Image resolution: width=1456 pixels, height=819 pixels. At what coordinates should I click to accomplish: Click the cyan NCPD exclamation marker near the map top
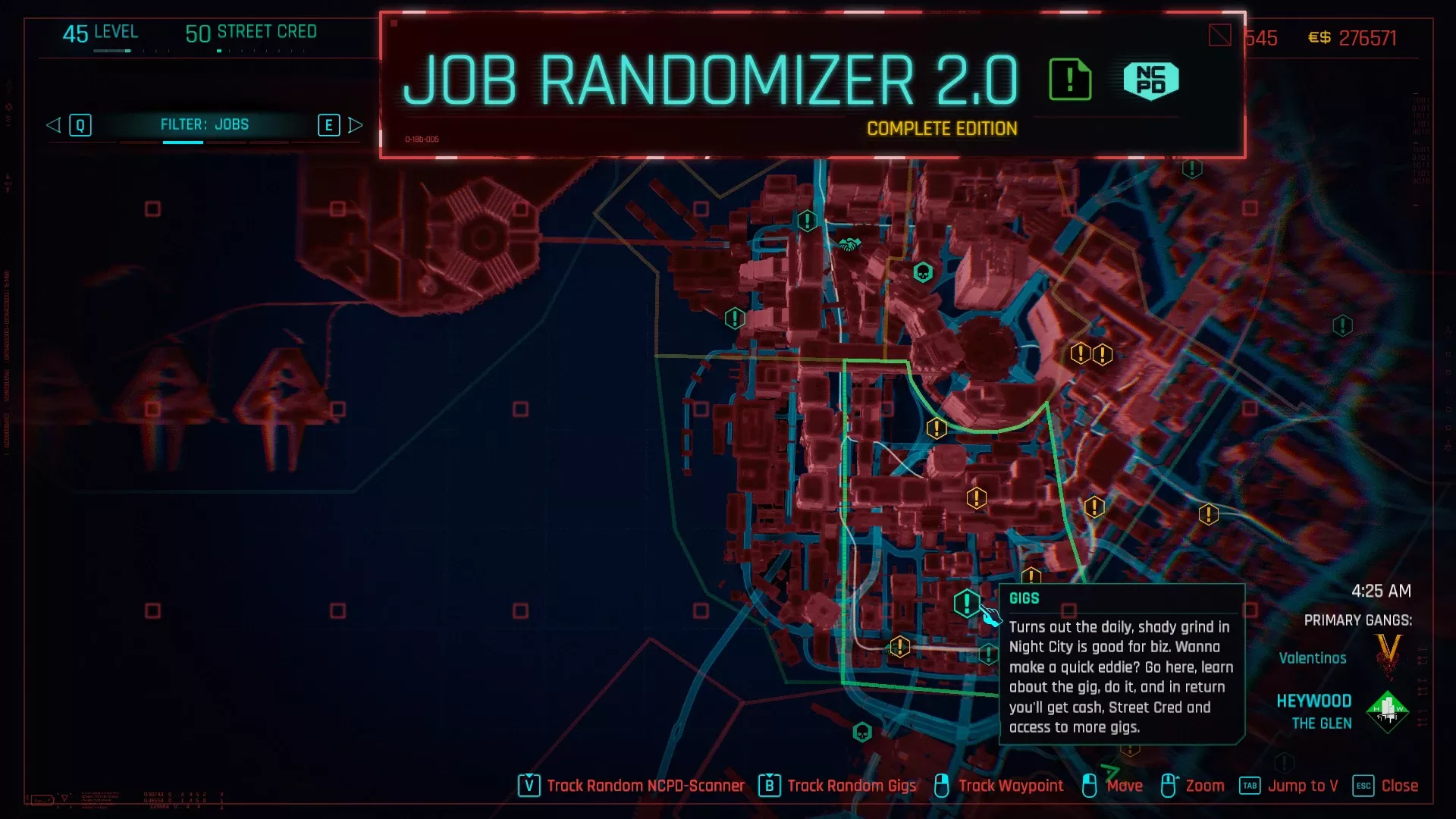pos(807,221)
